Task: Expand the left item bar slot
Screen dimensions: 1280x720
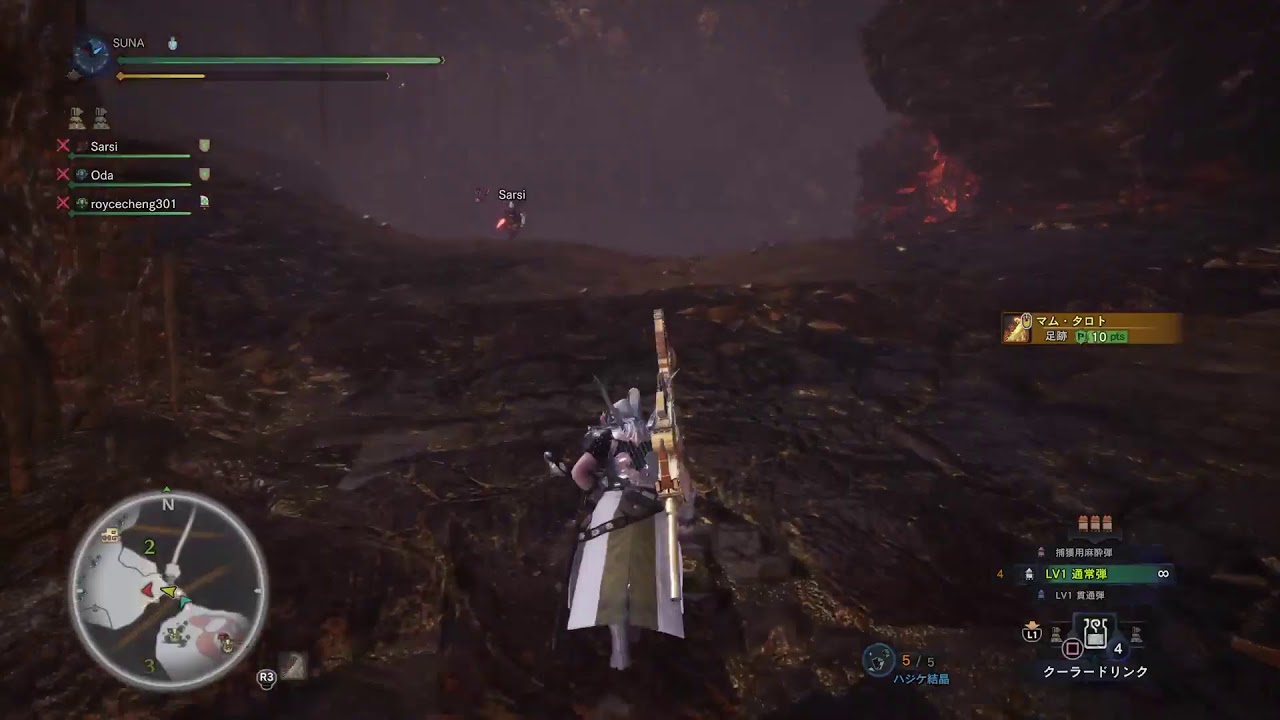Action: (x=1056, y=634)
